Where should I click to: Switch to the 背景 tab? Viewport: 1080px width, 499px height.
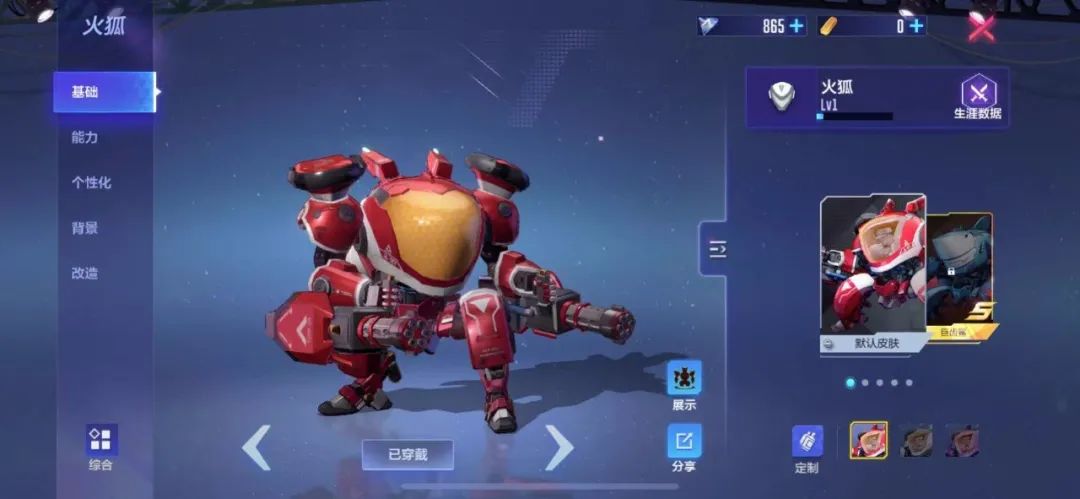coord(85,228)
